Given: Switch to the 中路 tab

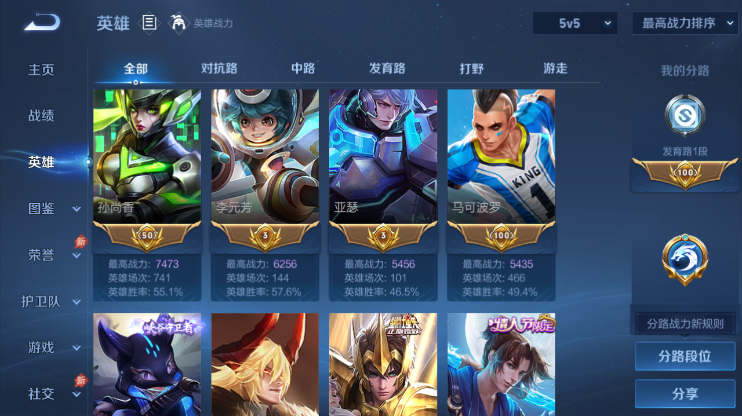Looking at the screenshot, I should click(303, 69).
